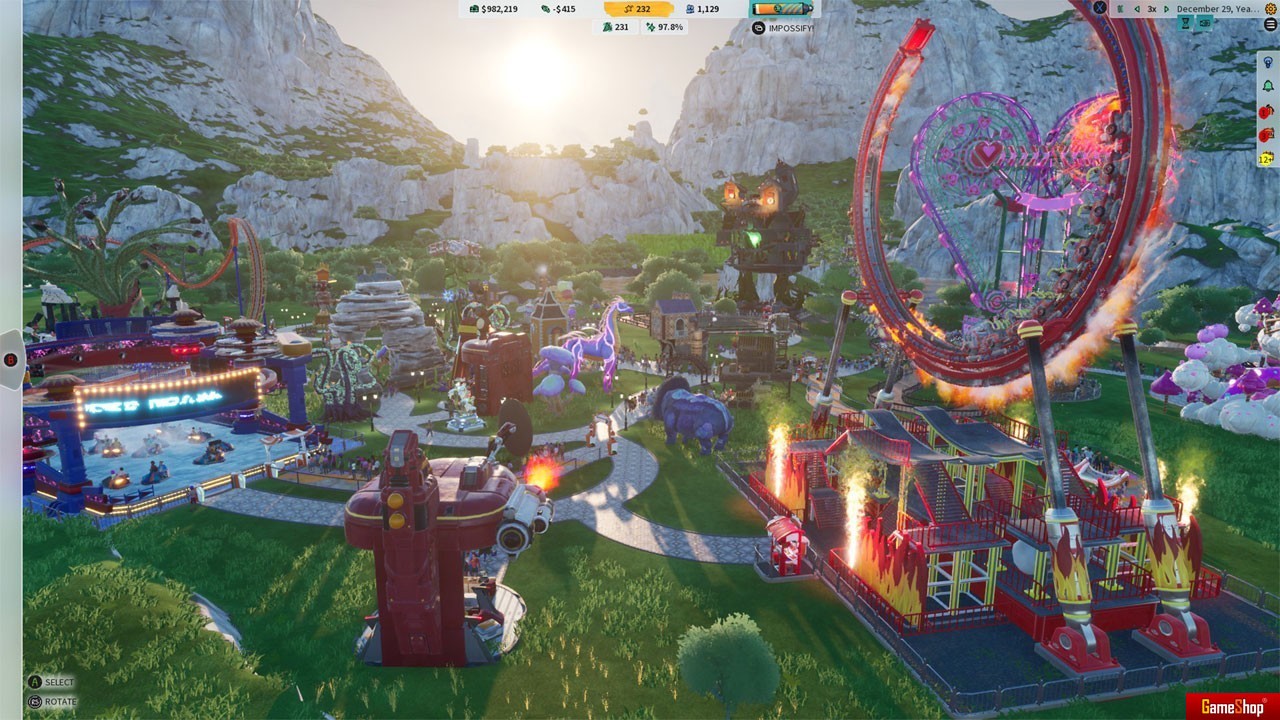Open the daily profit readout showing -$415
The height and width of the screenshot is (720, 1280).
click(x=558, y=9)
